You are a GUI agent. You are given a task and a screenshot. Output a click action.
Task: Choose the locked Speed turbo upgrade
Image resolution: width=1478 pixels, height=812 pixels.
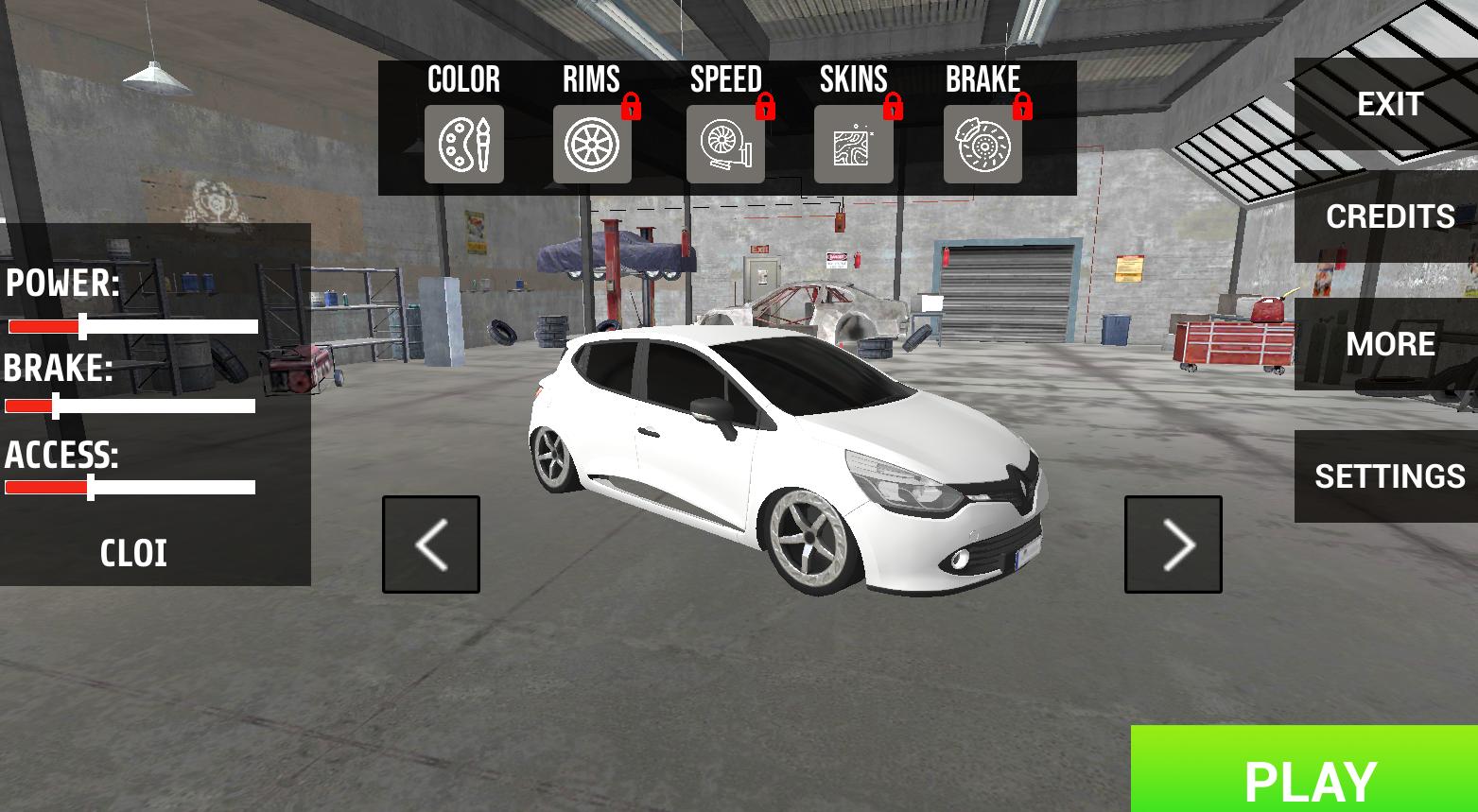point(725,144)
